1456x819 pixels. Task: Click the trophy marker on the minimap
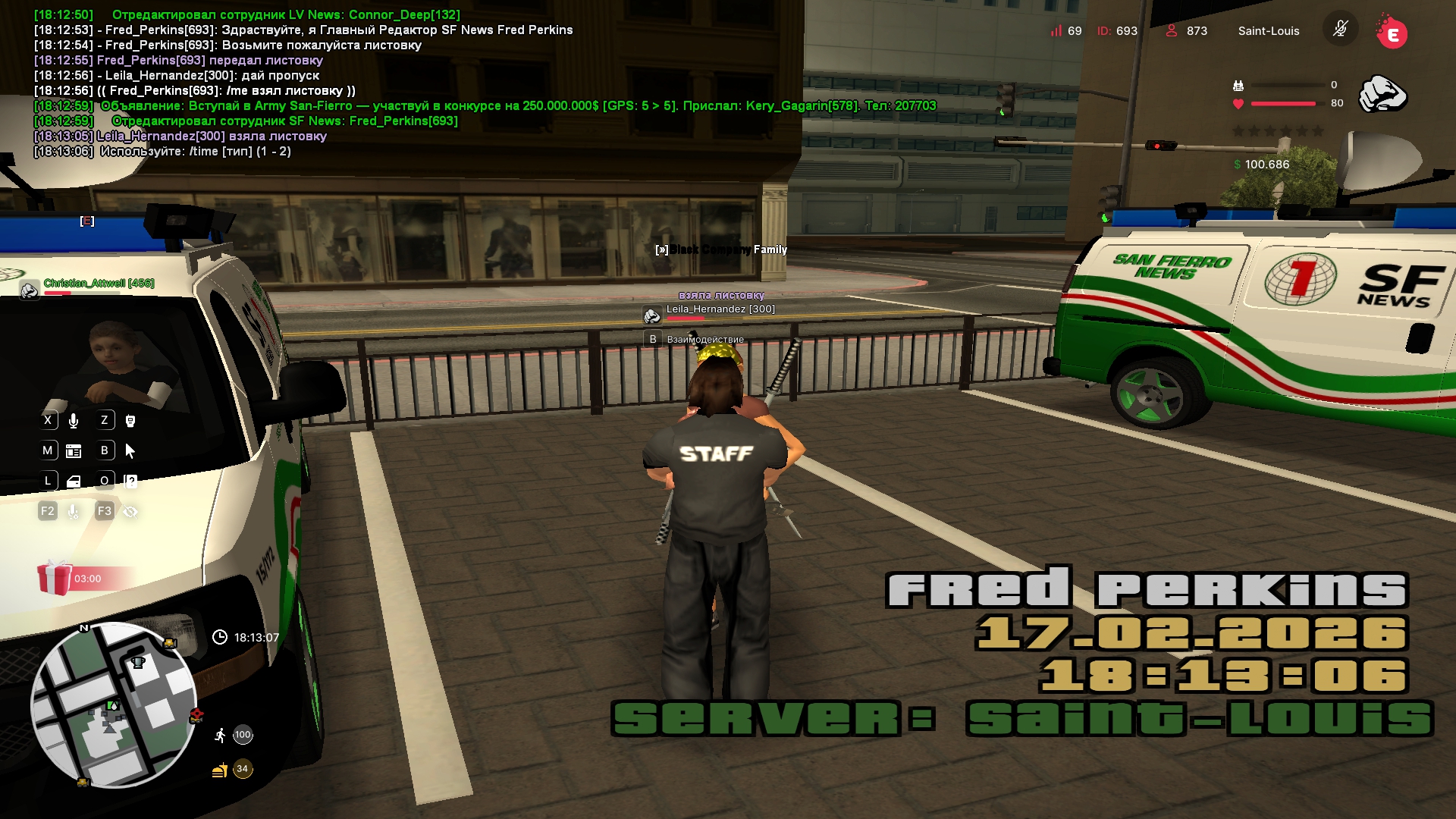[x=138, y=663]
